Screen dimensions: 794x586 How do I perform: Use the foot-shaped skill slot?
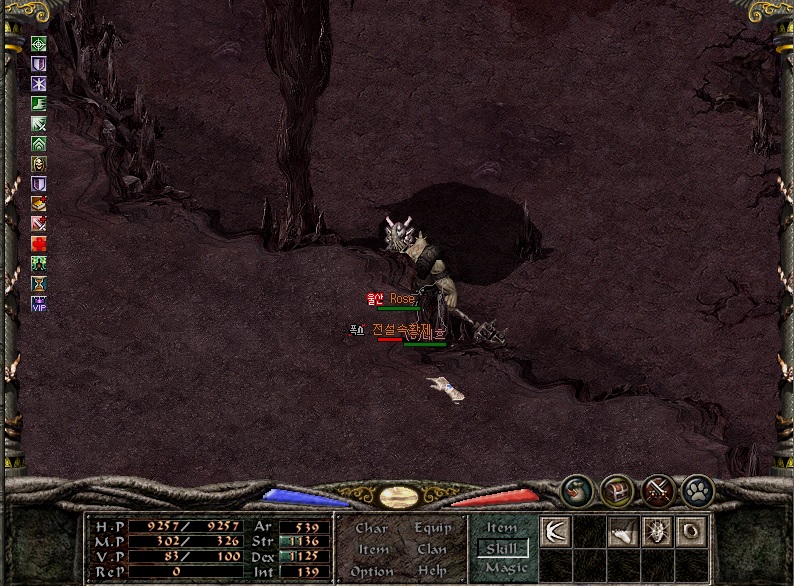click(x=623, y=533)
